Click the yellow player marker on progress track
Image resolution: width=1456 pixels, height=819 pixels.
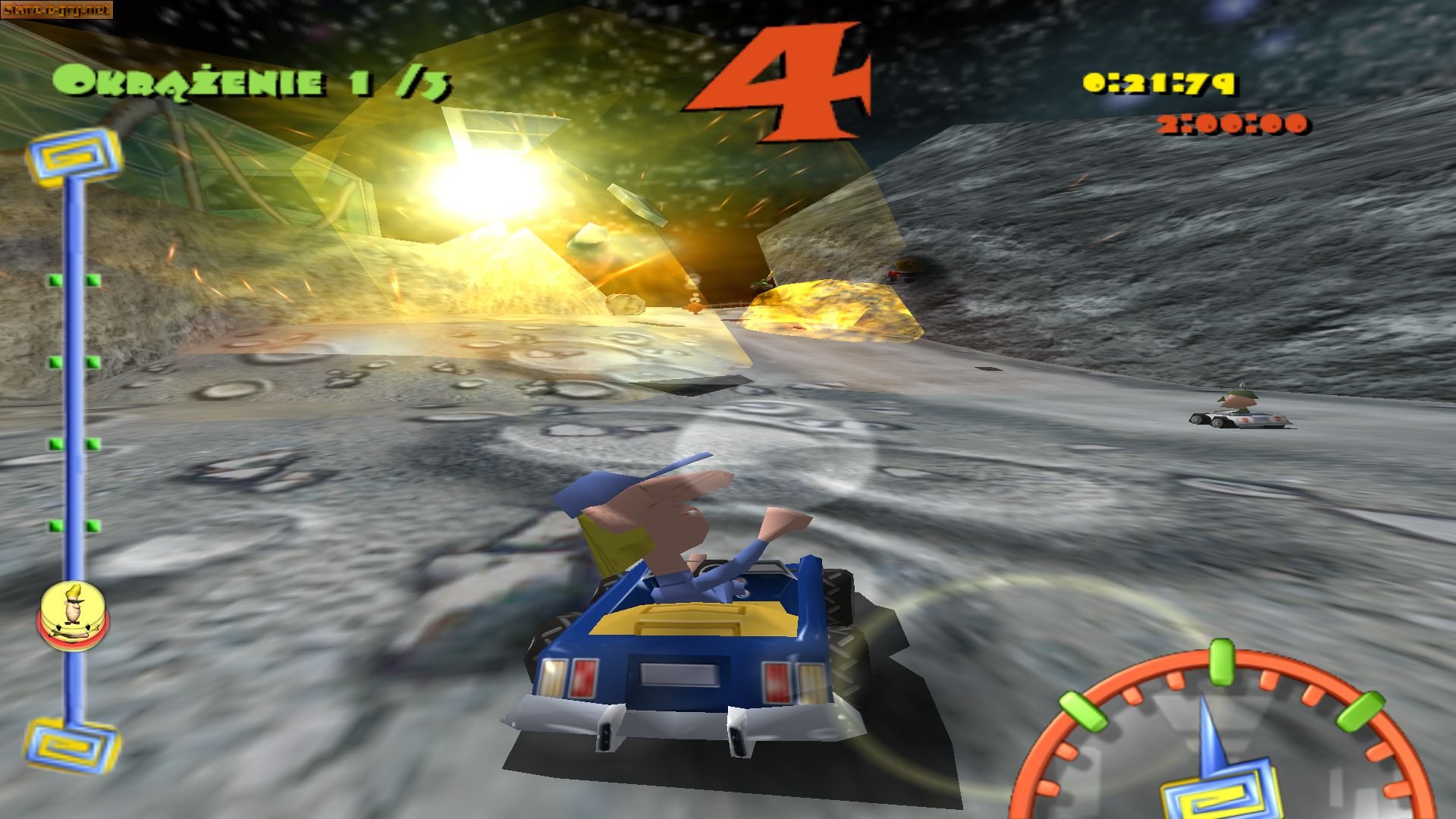coord(72,612)
